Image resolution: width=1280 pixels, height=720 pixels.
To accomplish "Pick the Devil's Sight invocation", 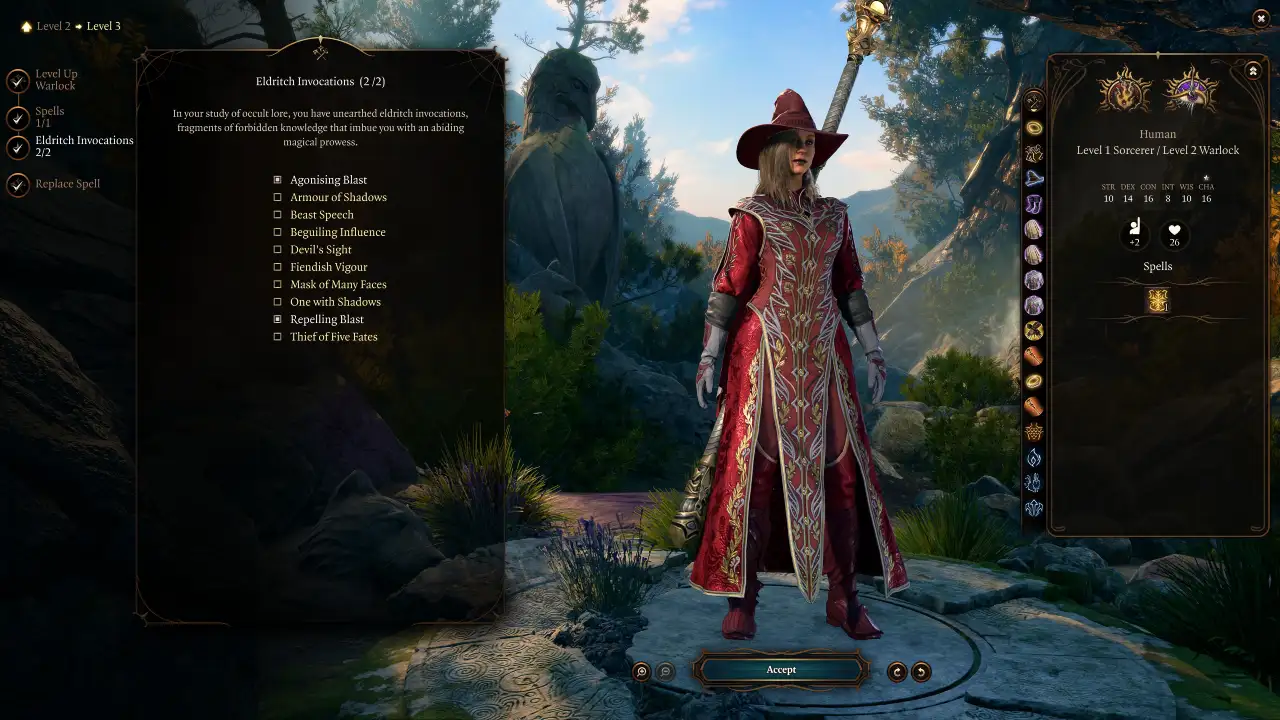I will 278,250.
